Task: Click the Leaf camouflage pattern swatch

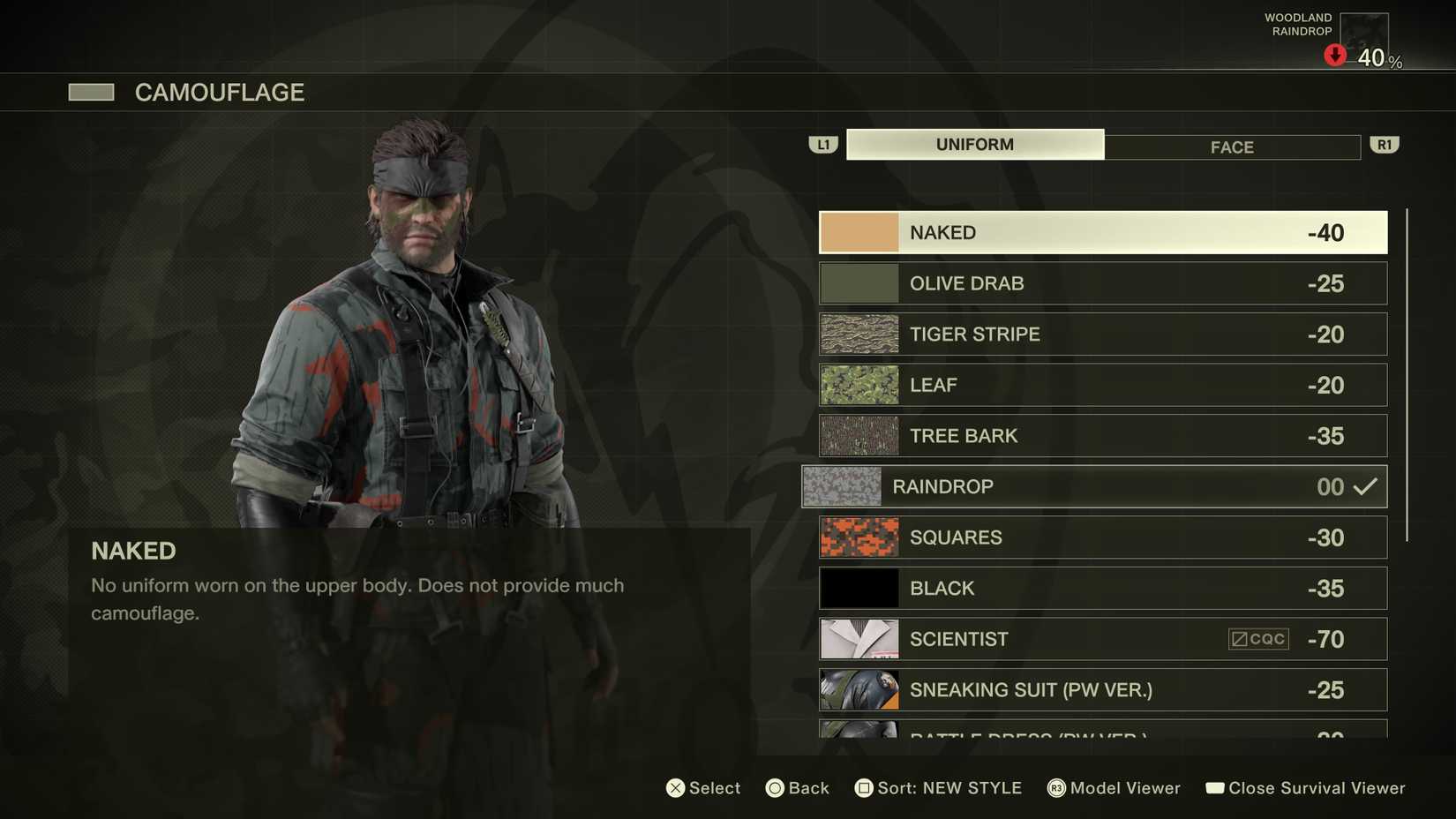Action: click(x=858, y=385)
